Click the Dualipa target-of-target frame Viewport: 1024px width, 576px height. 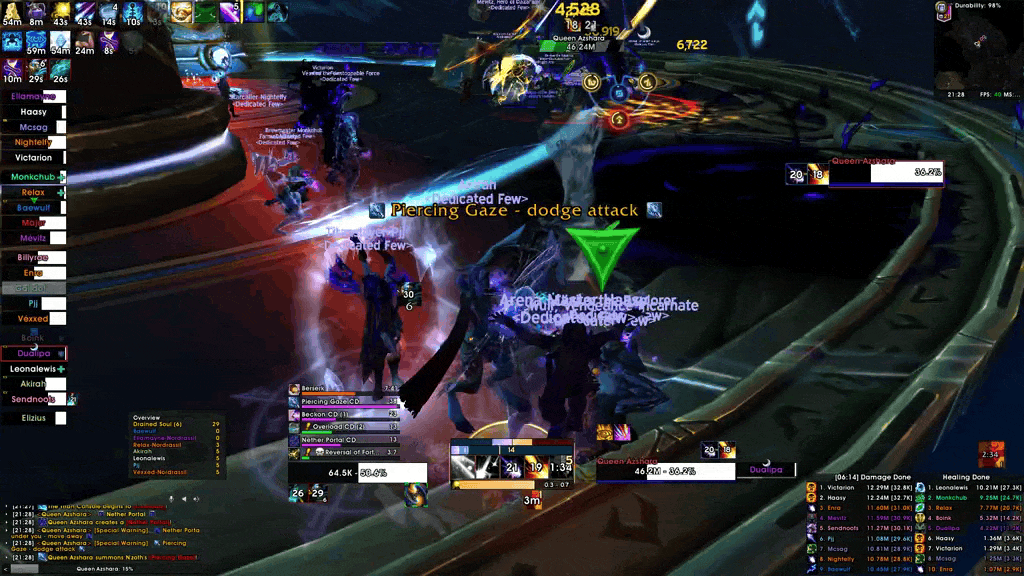click(766, 469)
